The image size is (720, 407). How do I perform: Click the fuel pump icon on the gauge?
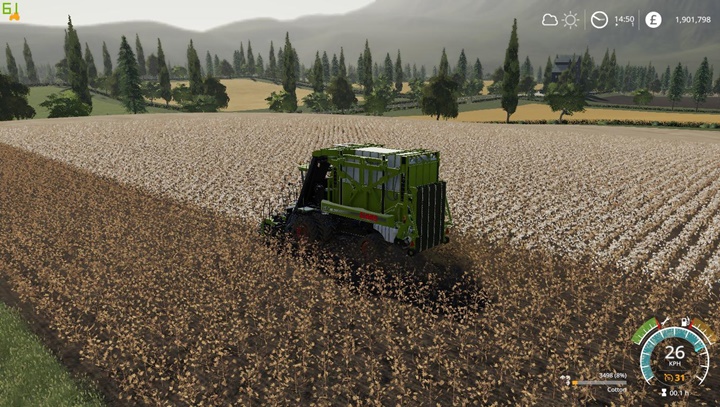tap(685, 322)
